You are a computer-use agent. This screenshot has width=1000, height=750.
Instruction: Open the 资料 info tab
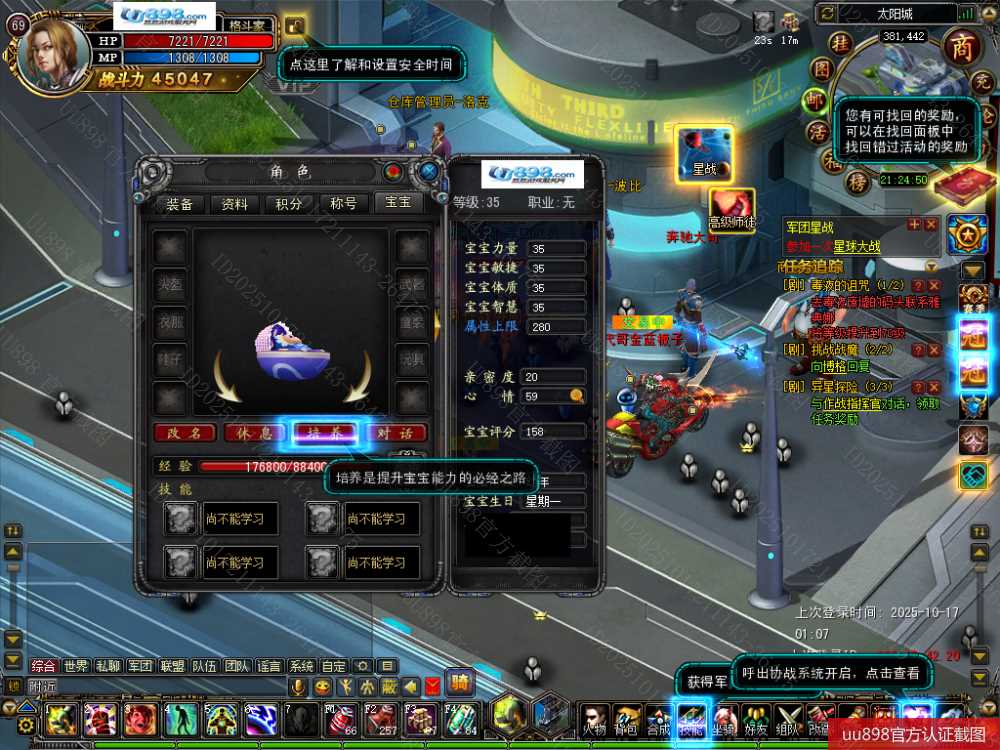[x=234, y=203]
